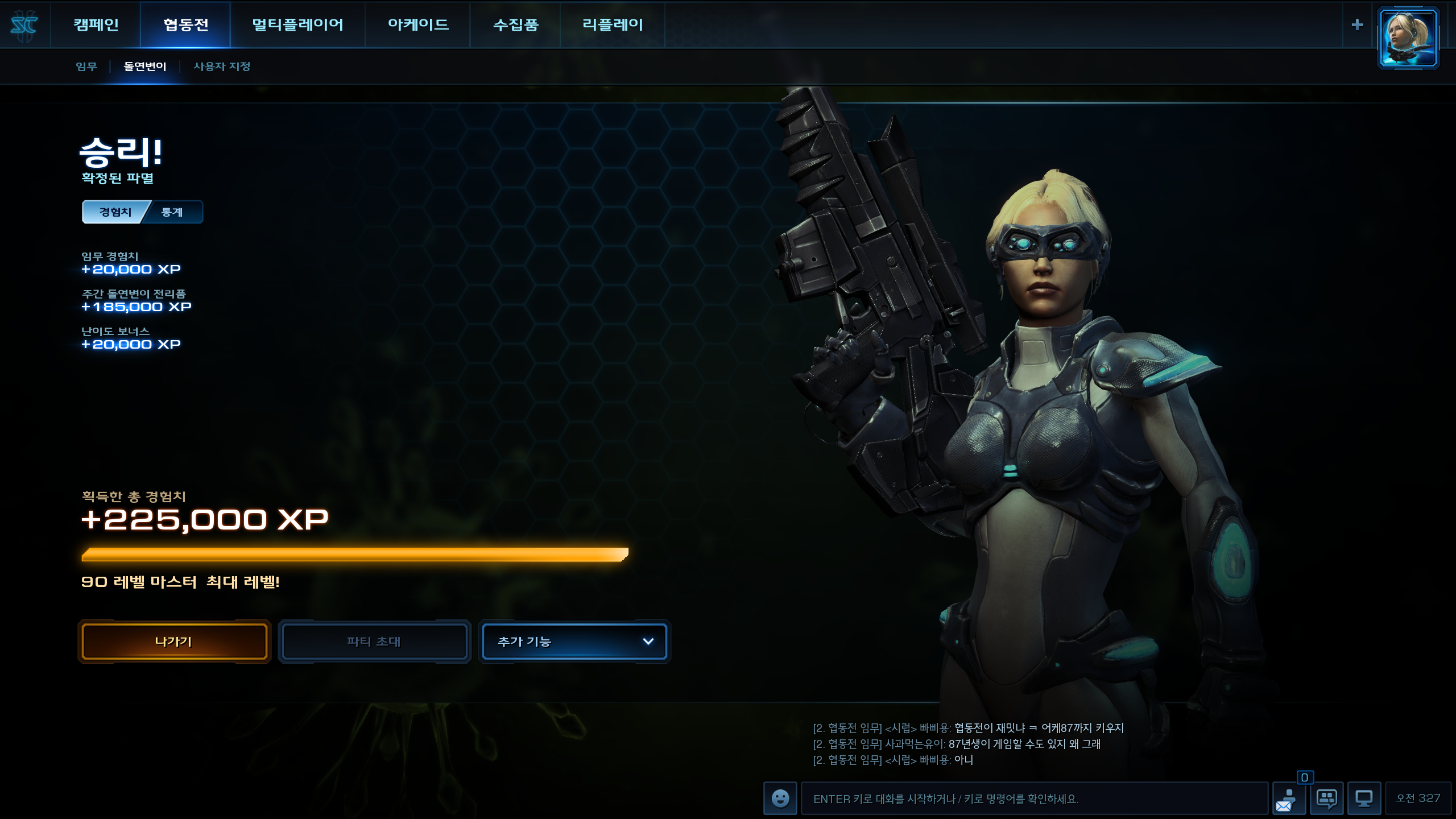Select the 리플레이 replay tab
The height and width of the screenshot is (819, 1456).
tap(613, 24)
